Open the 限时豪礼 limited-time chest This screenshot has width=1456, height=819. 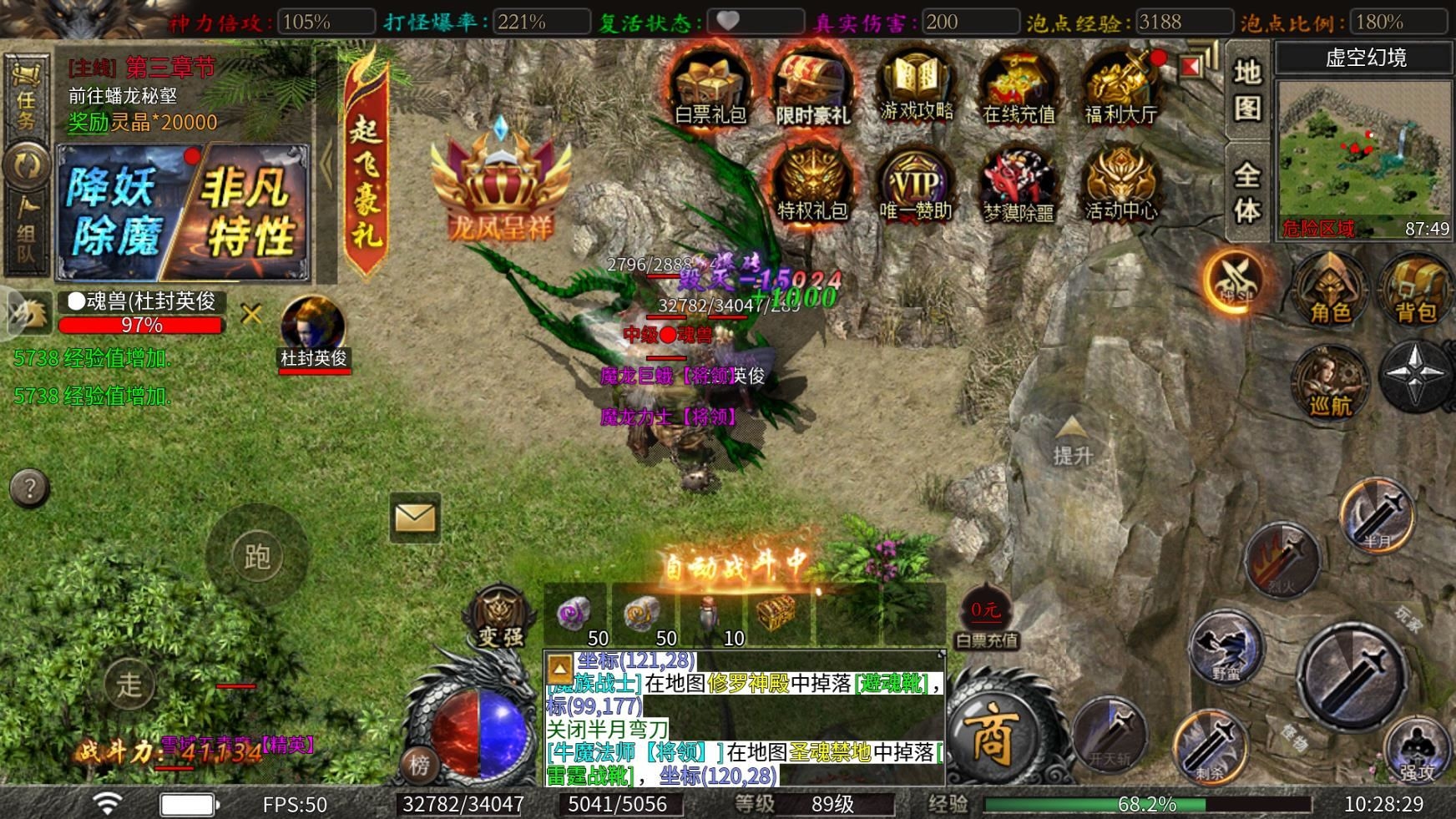point(812,86)
